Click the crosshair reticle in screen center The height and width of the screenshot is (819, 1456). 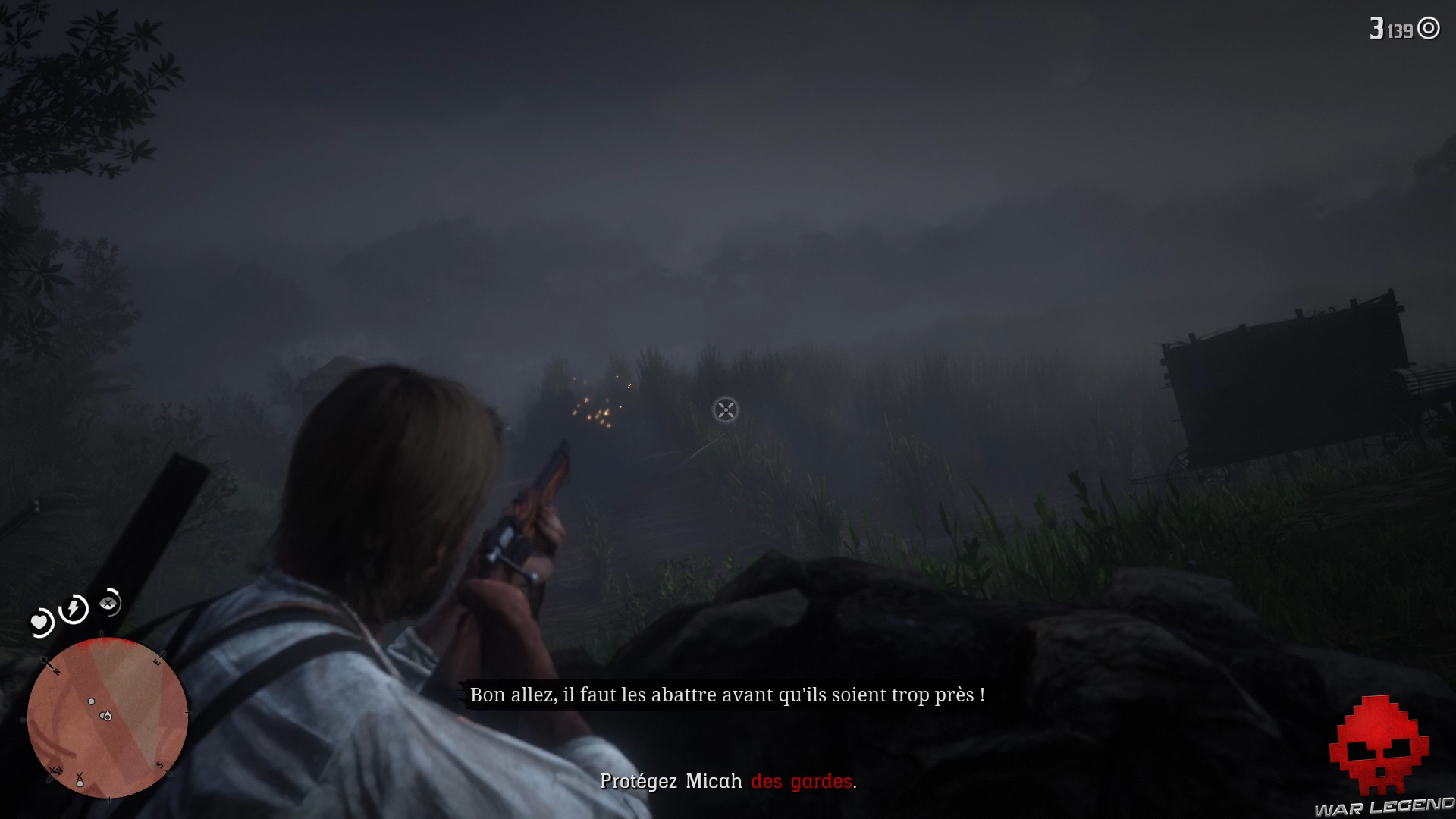pos(724,409)
